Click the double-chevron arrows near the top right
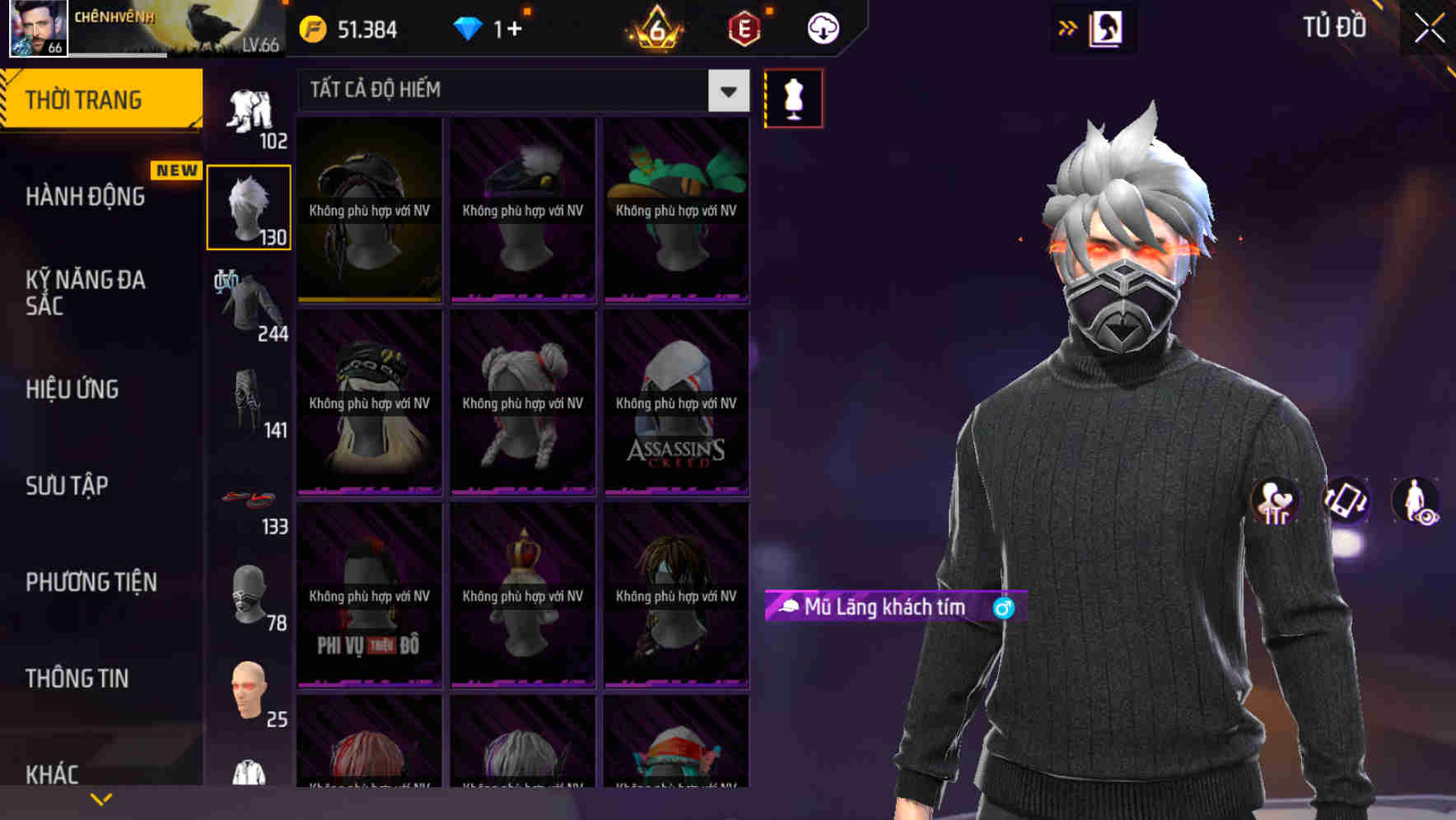The height and width of the screenshot is (820, 1456). pos(1068,26)
